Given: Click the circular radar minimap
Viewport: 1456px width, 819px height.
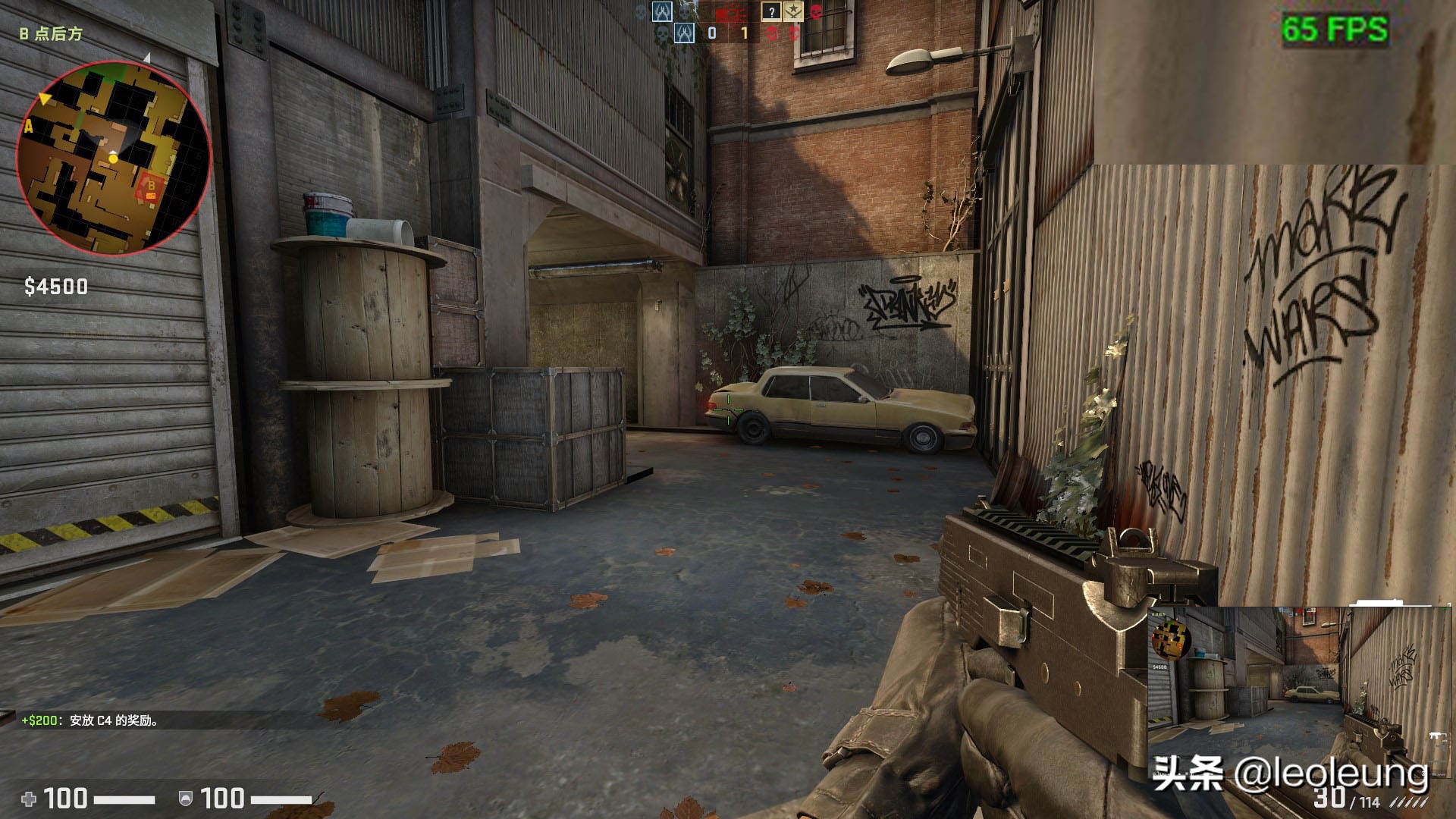Looking at the screenshot, I should [x=114, y=157].
